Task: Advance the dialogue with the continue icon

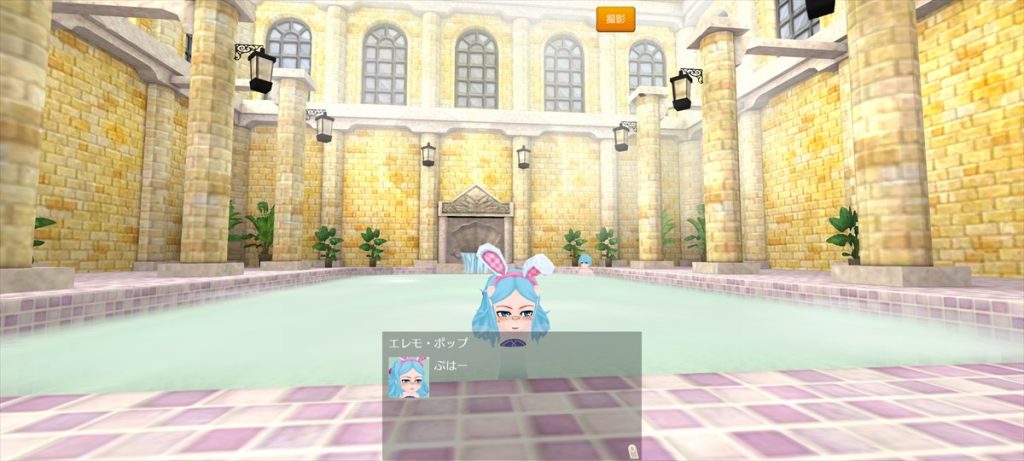Action: [631, 450]
